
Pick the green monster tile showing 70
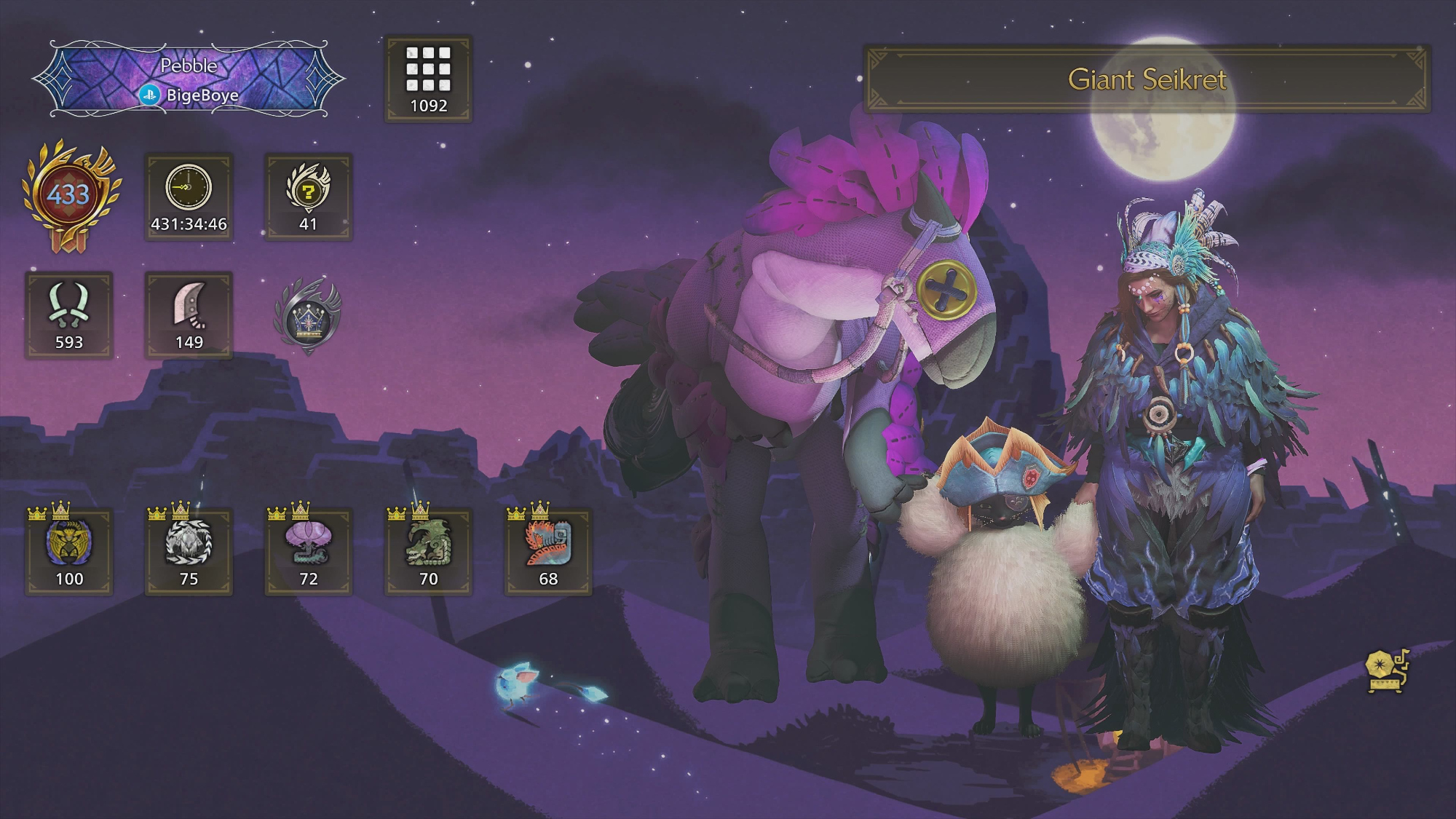click(429, 551)
